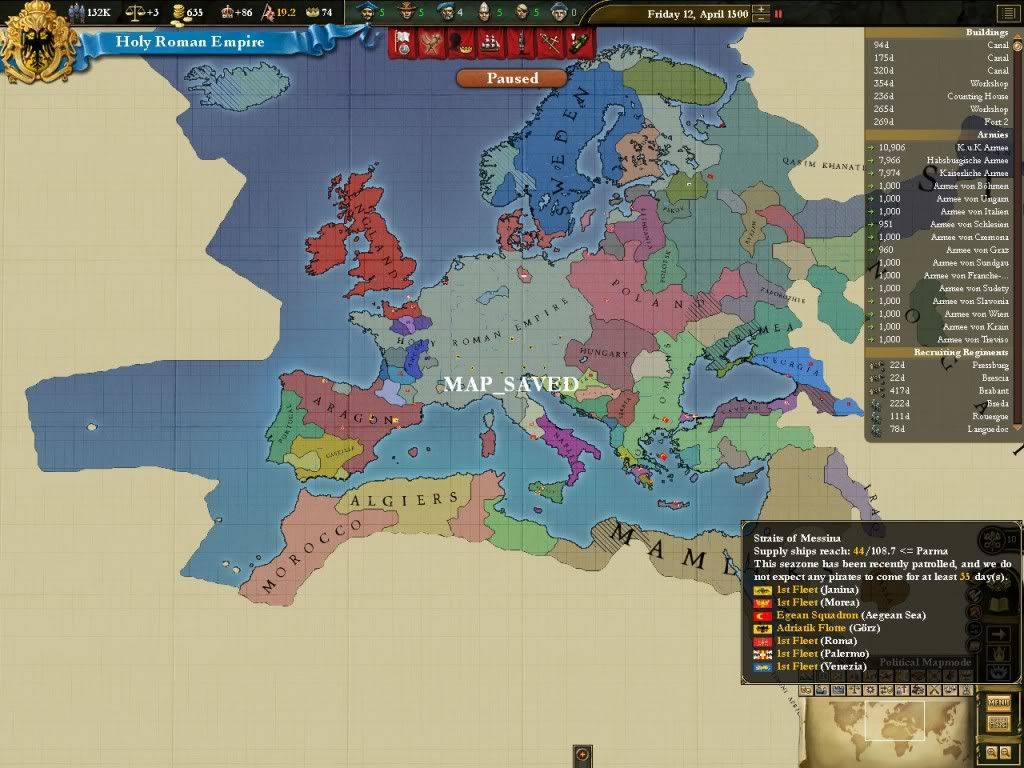1024x768 pixels.
Task: Select the crossed swords map mode button
Action: [x=933, y=690]
